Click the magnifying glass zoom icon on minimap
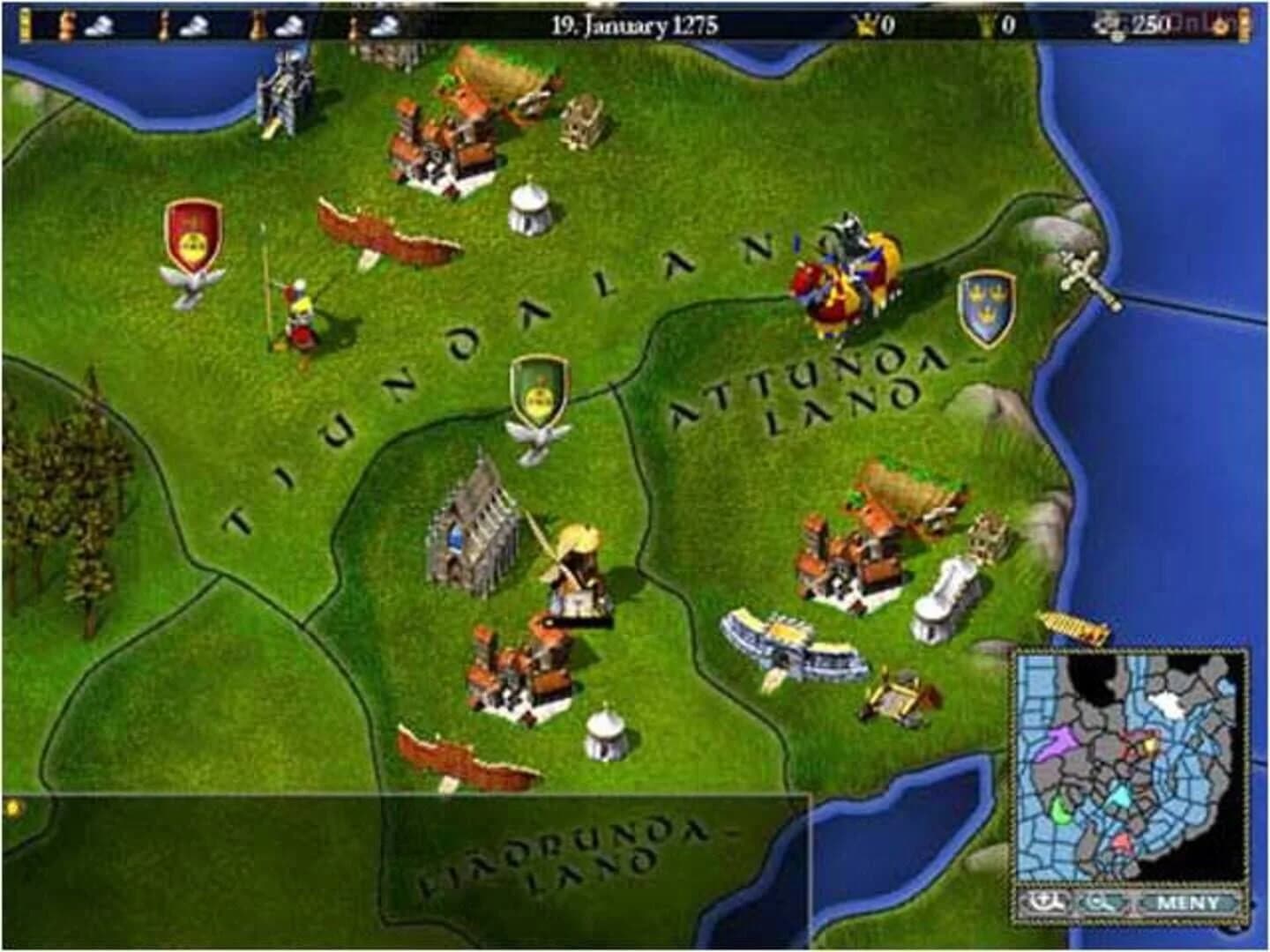Screen dimensions: 1270x952 tap(1099, 904)
